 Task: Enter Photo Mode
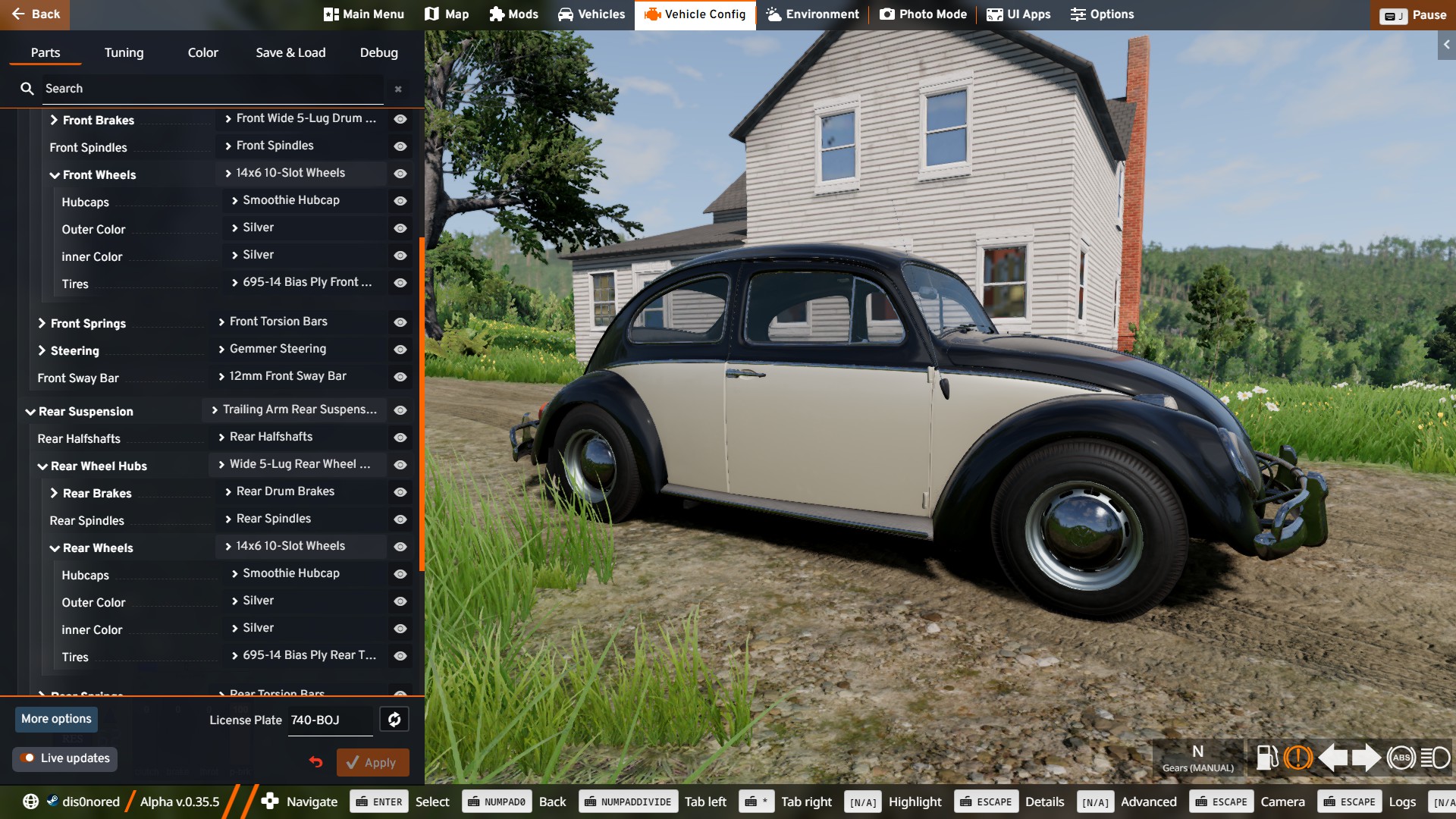tap(923, 14)
